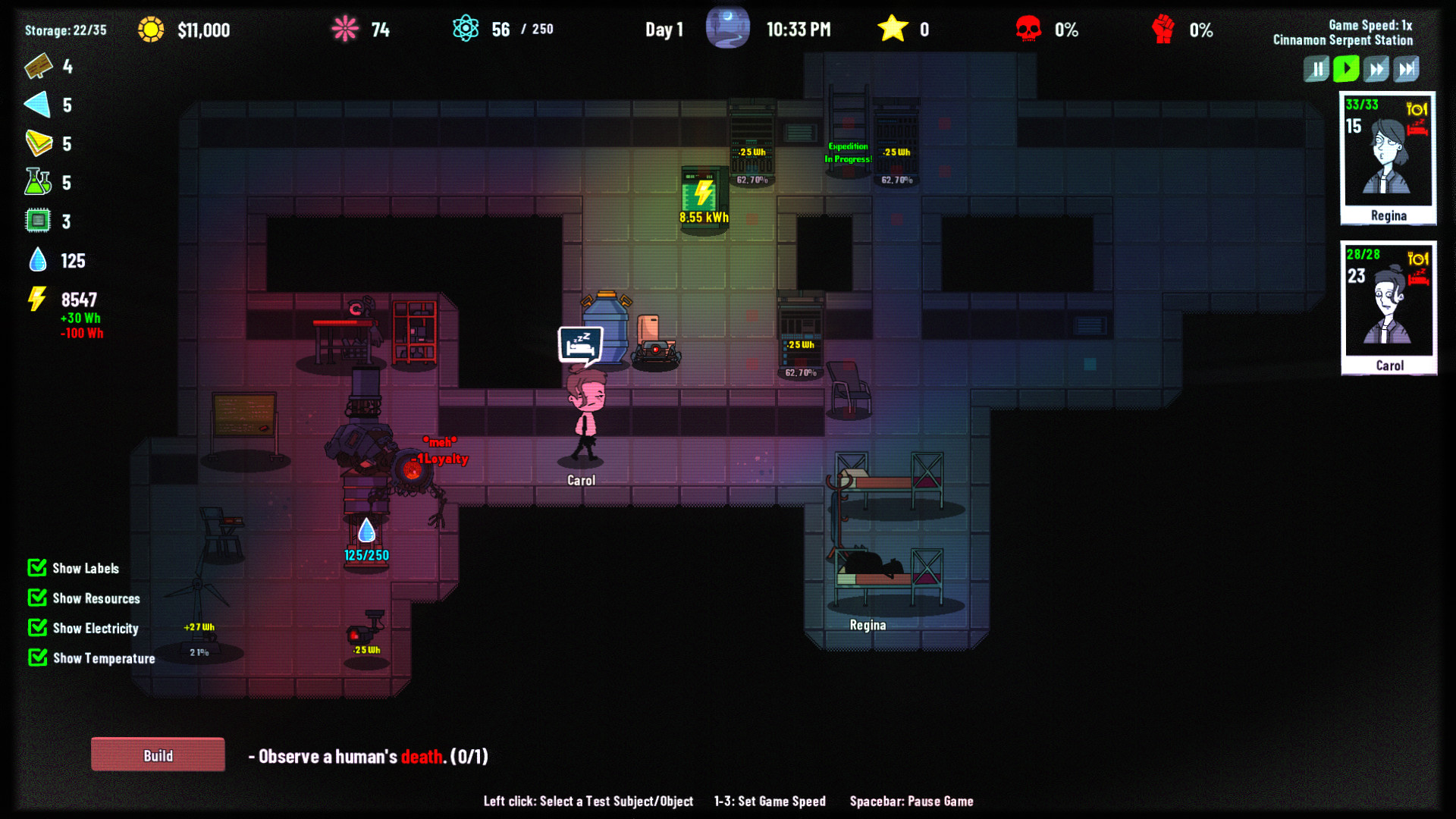Select the pink flower resource icon
Image resolution: width=1456 pixels, height=819 pixels.
[345, 29]
